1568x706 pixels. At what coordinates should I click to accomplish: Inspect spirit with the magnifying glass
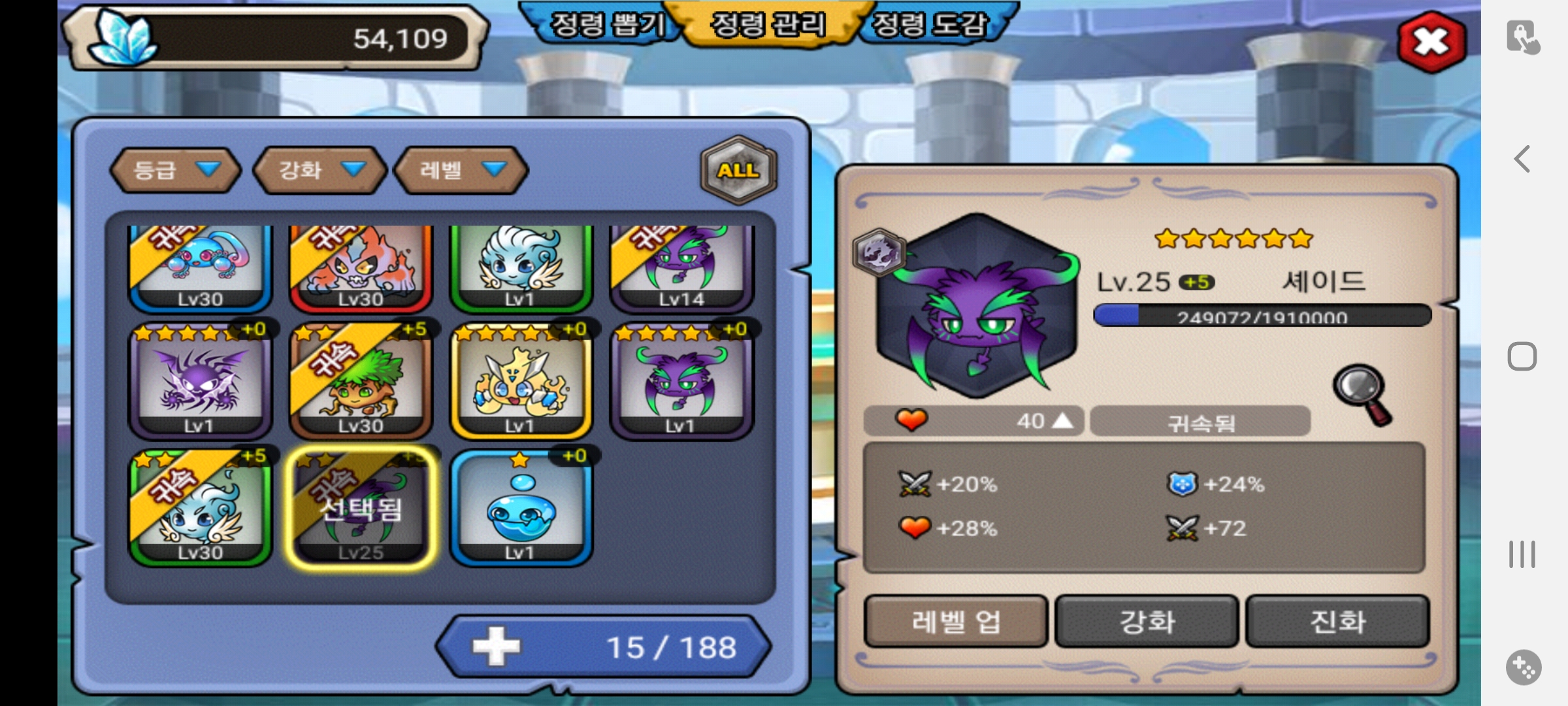(x=1363, y=394)
